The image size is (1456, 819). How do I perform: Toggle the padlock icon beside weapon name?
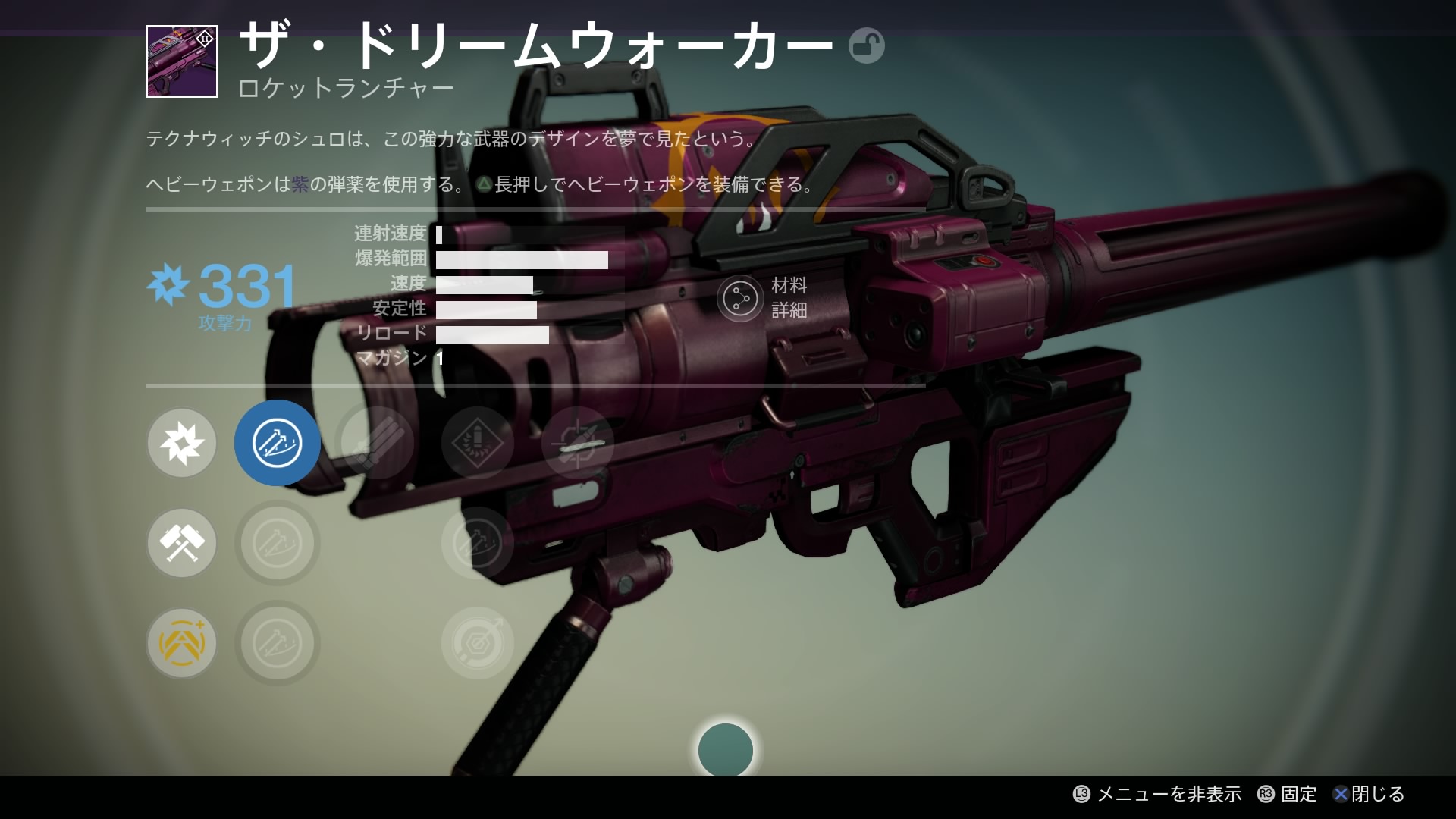tap(866, 46)
